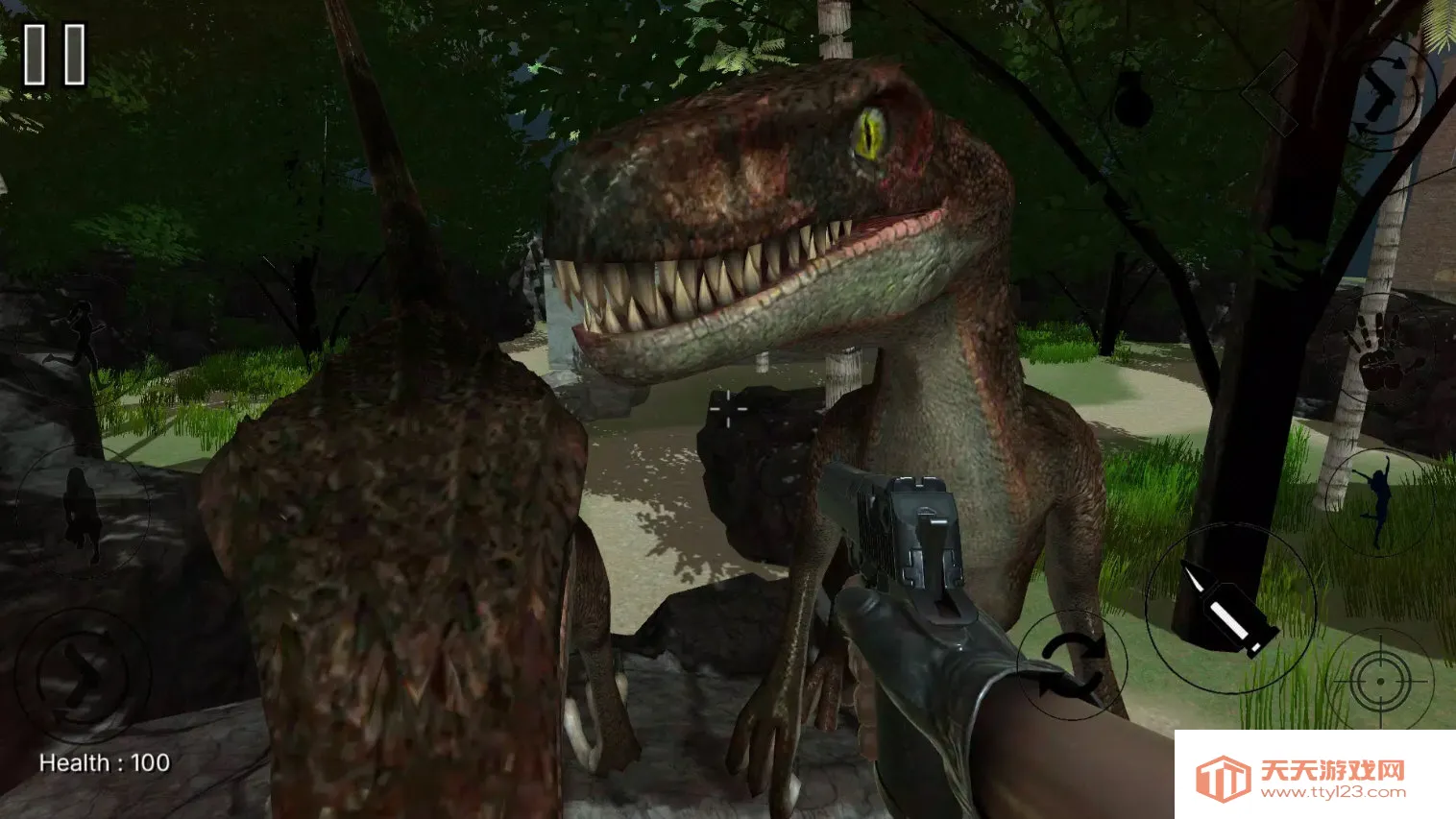The image size is (1456, 819).
Task: Fire the pistol using the bullet button
Action: [1230, 608]
